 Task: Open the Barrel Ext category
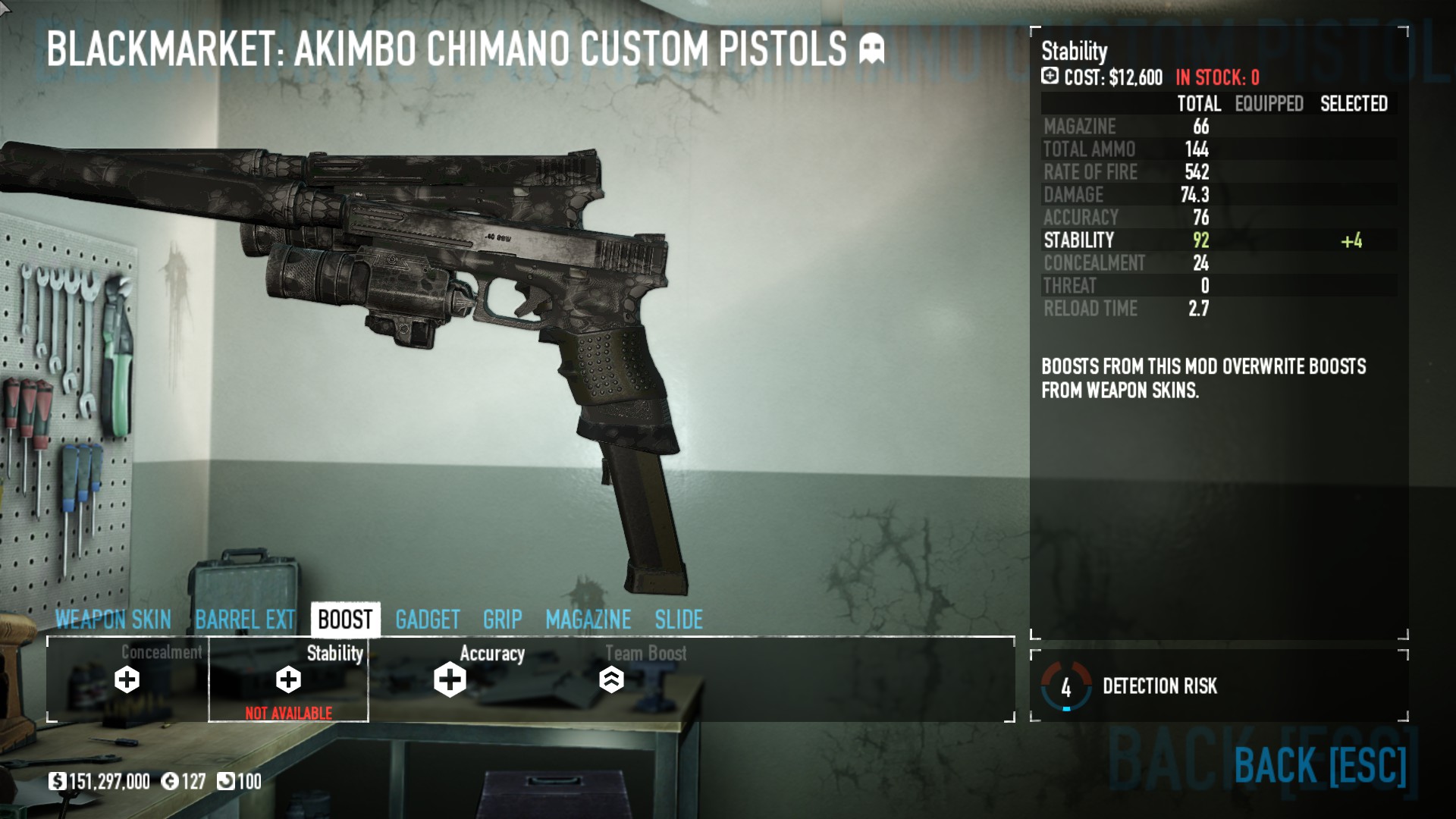(x=245, y=620)
